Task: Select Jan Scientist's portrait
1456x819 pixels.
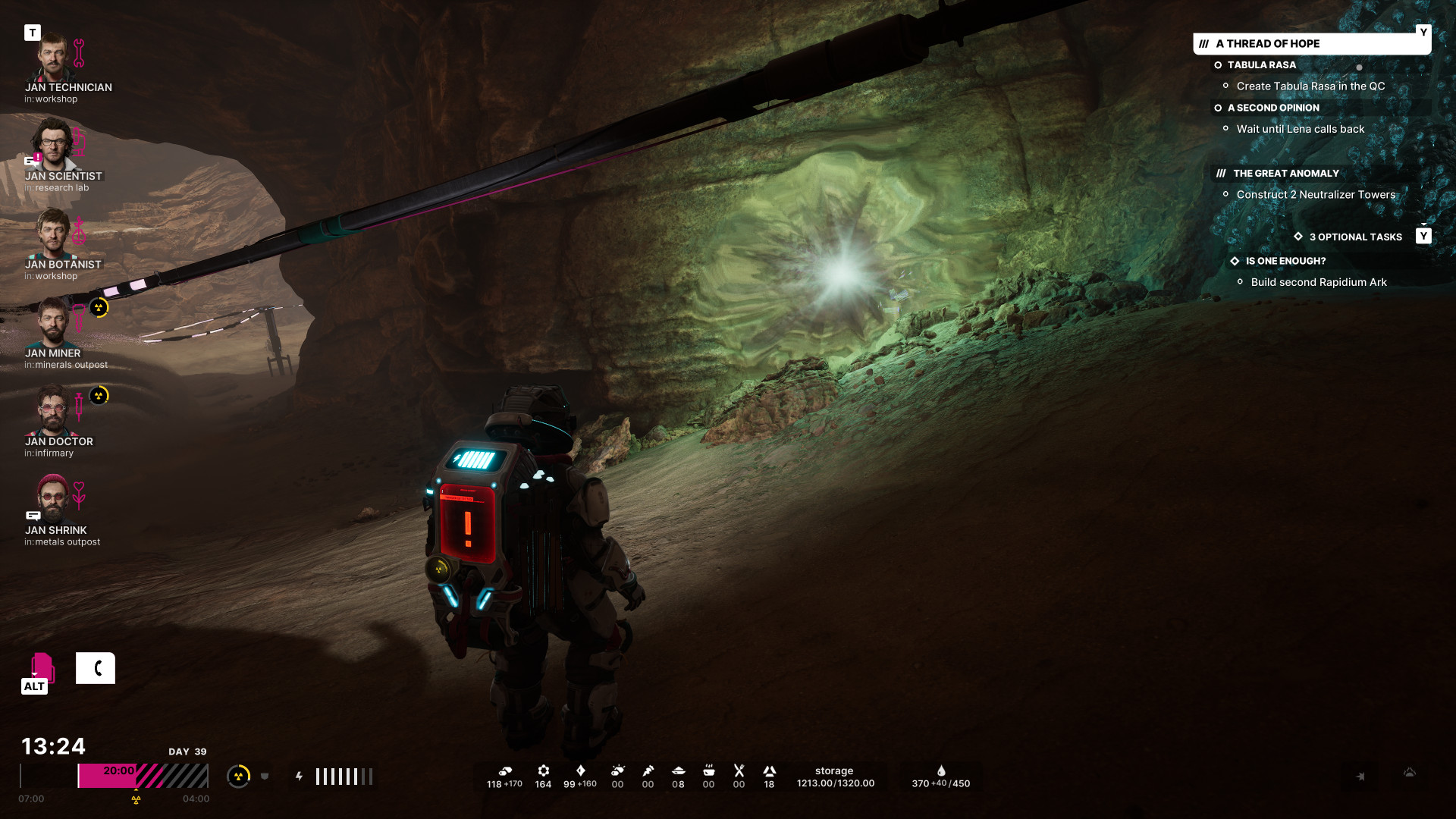Action: 53,146
